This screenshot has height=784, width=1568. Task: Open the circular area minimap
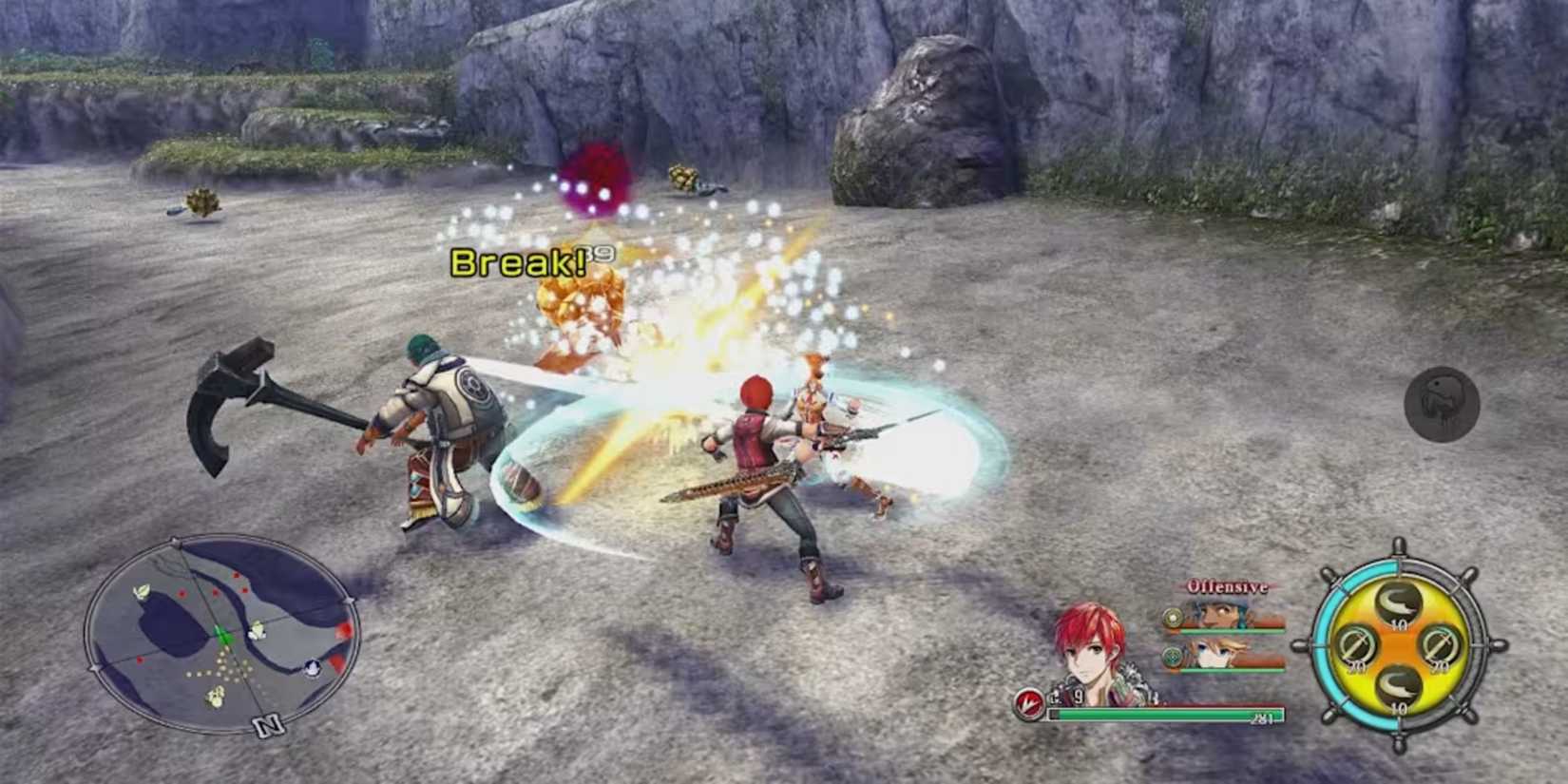pos(222,634)
